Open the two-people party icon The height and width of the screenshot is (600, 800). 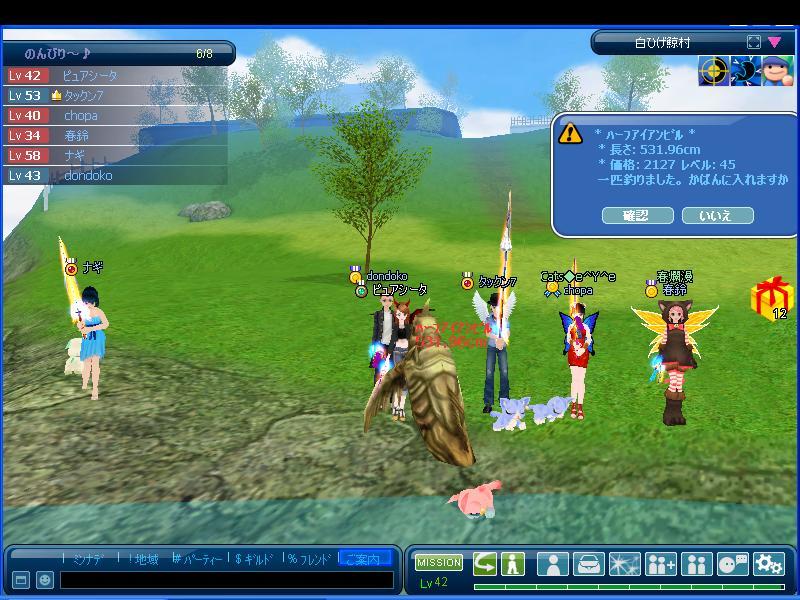coord(696,563)
